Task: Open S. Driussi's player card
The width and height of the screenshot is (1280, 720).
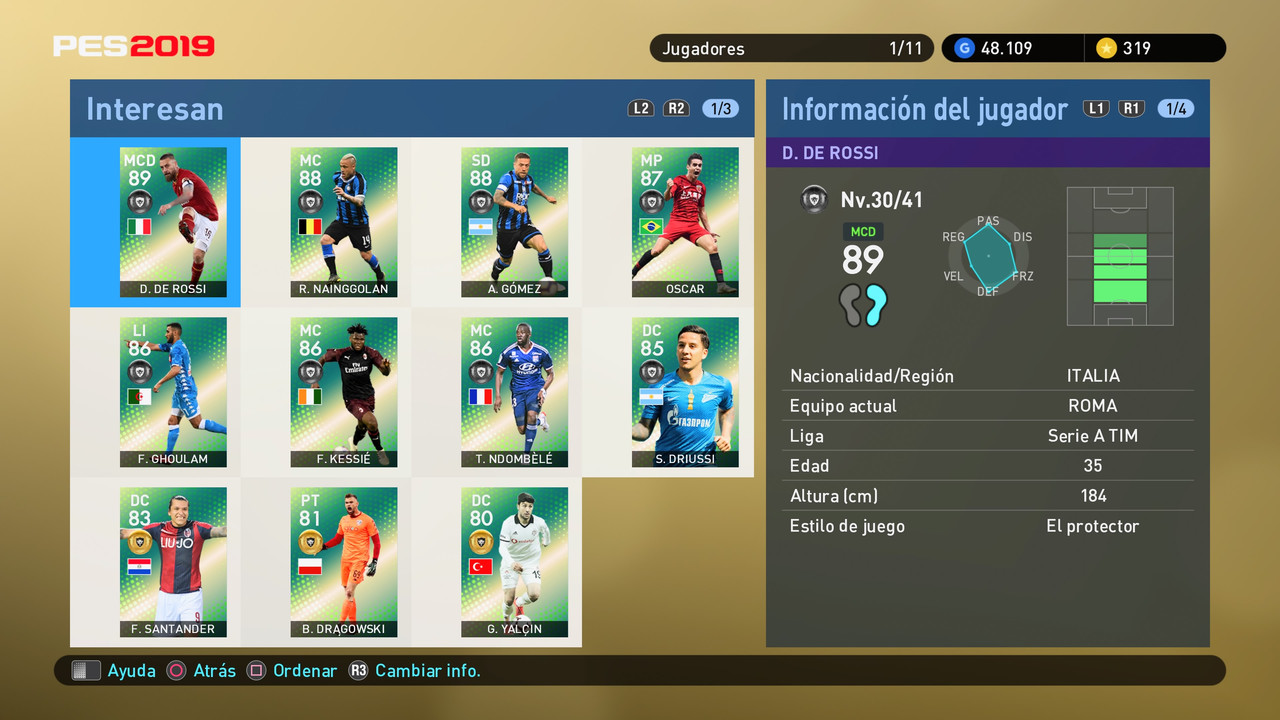Action: (x=685, y=392)
